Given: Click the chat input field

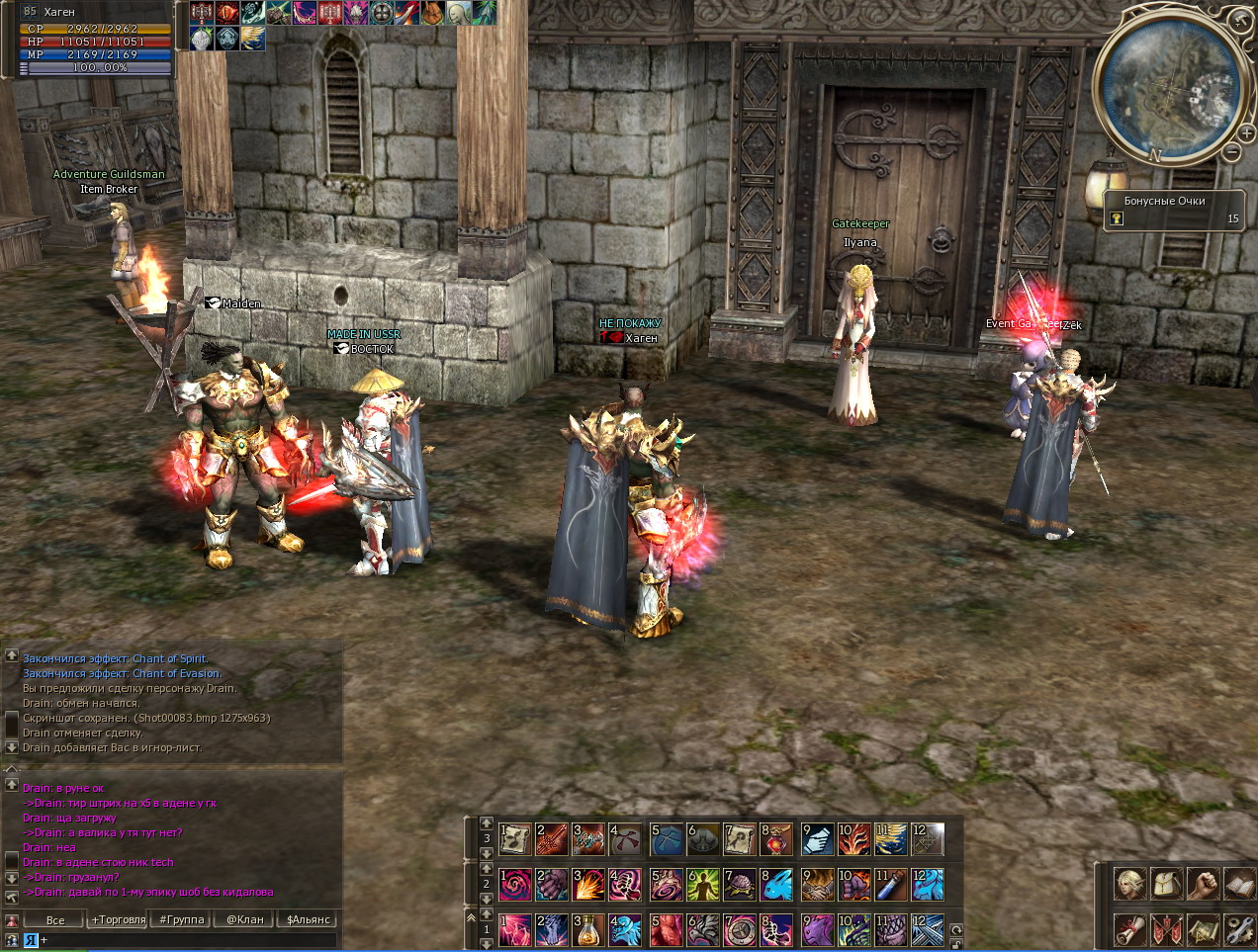Looking at the screenshot, I should point(188,940).
